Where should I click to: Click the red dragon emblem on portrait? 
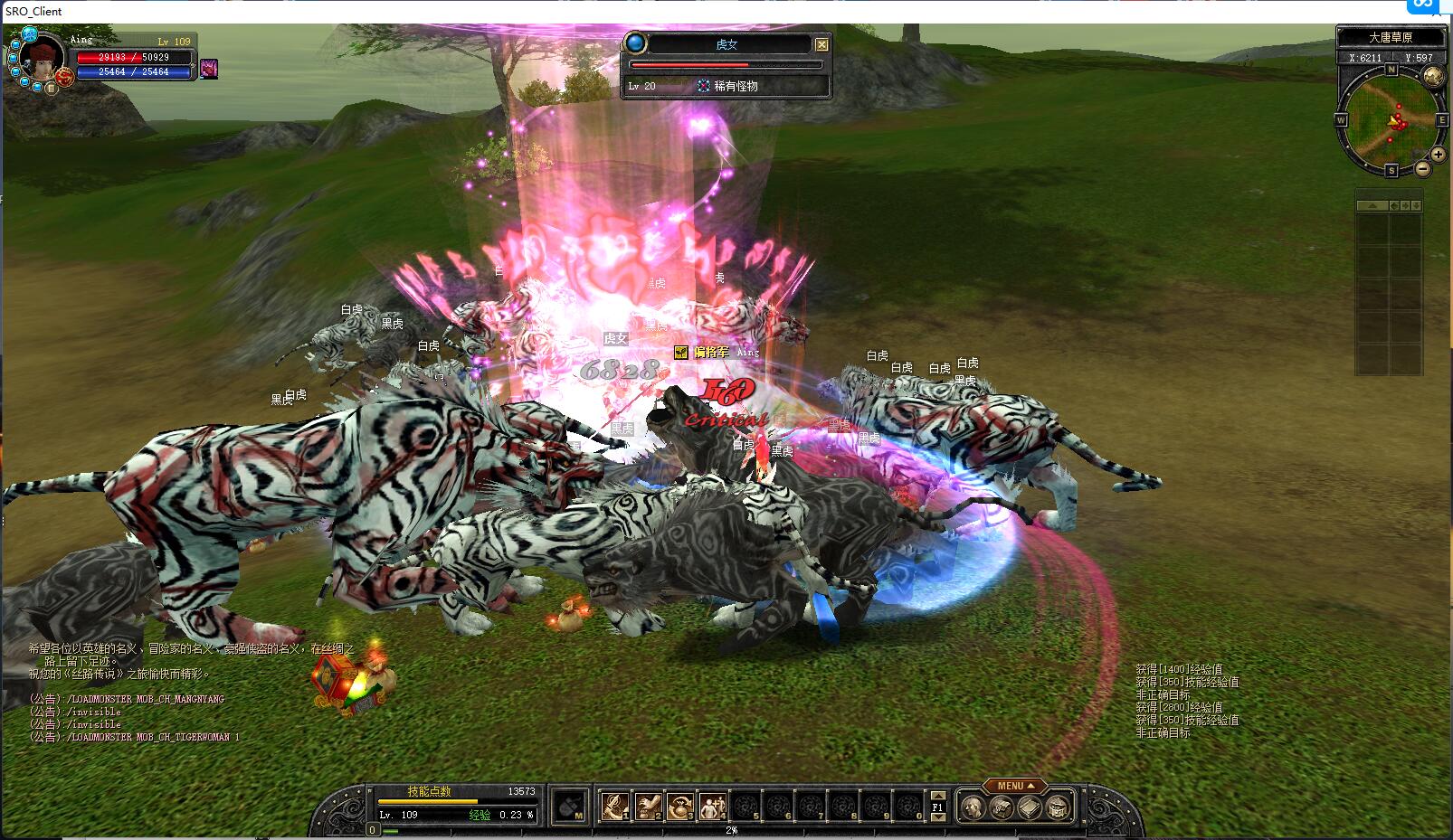tap(64, 78)
